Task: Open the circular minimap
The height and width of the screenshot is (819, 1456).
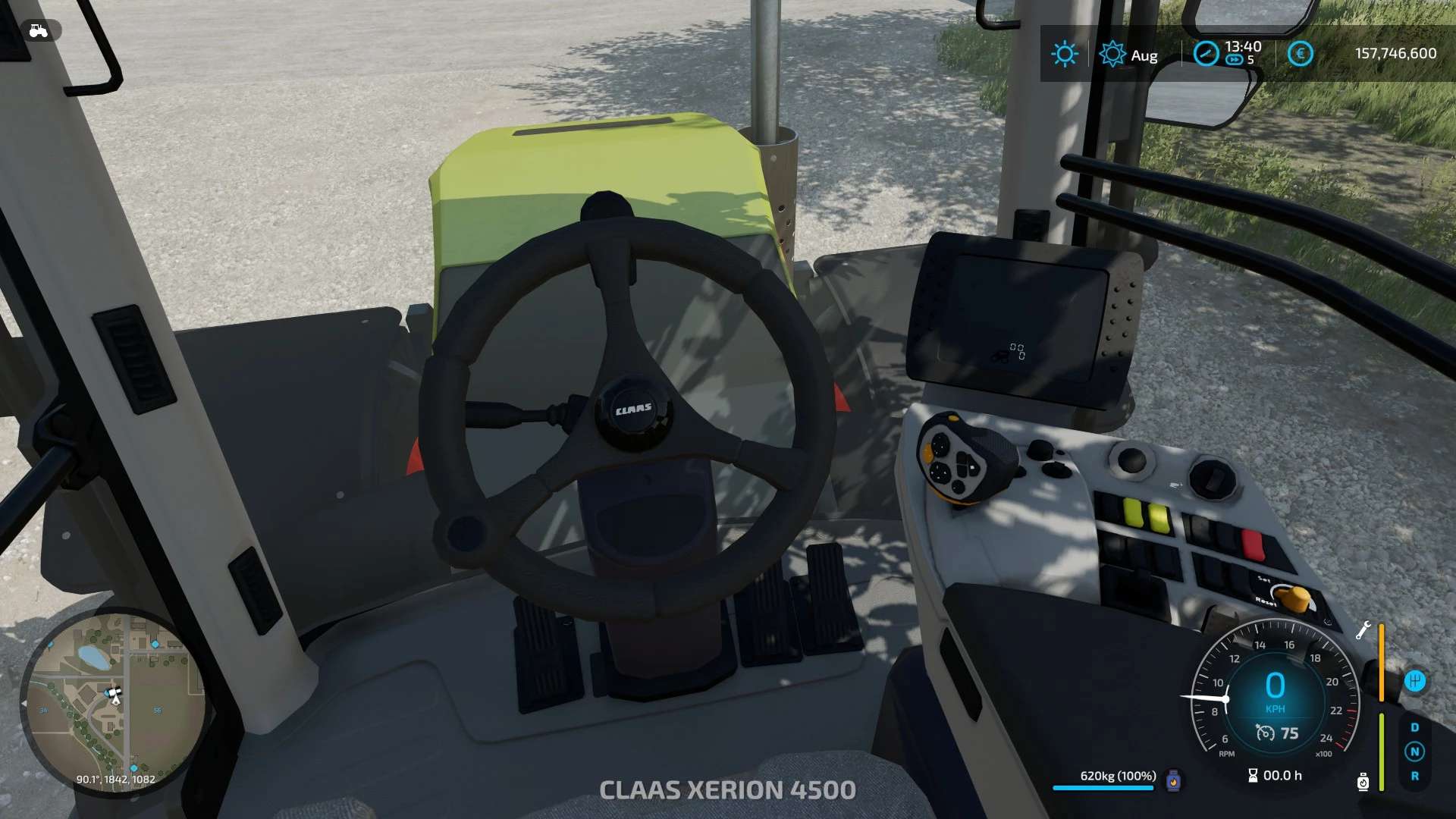Action: click(x=114, y=701)
